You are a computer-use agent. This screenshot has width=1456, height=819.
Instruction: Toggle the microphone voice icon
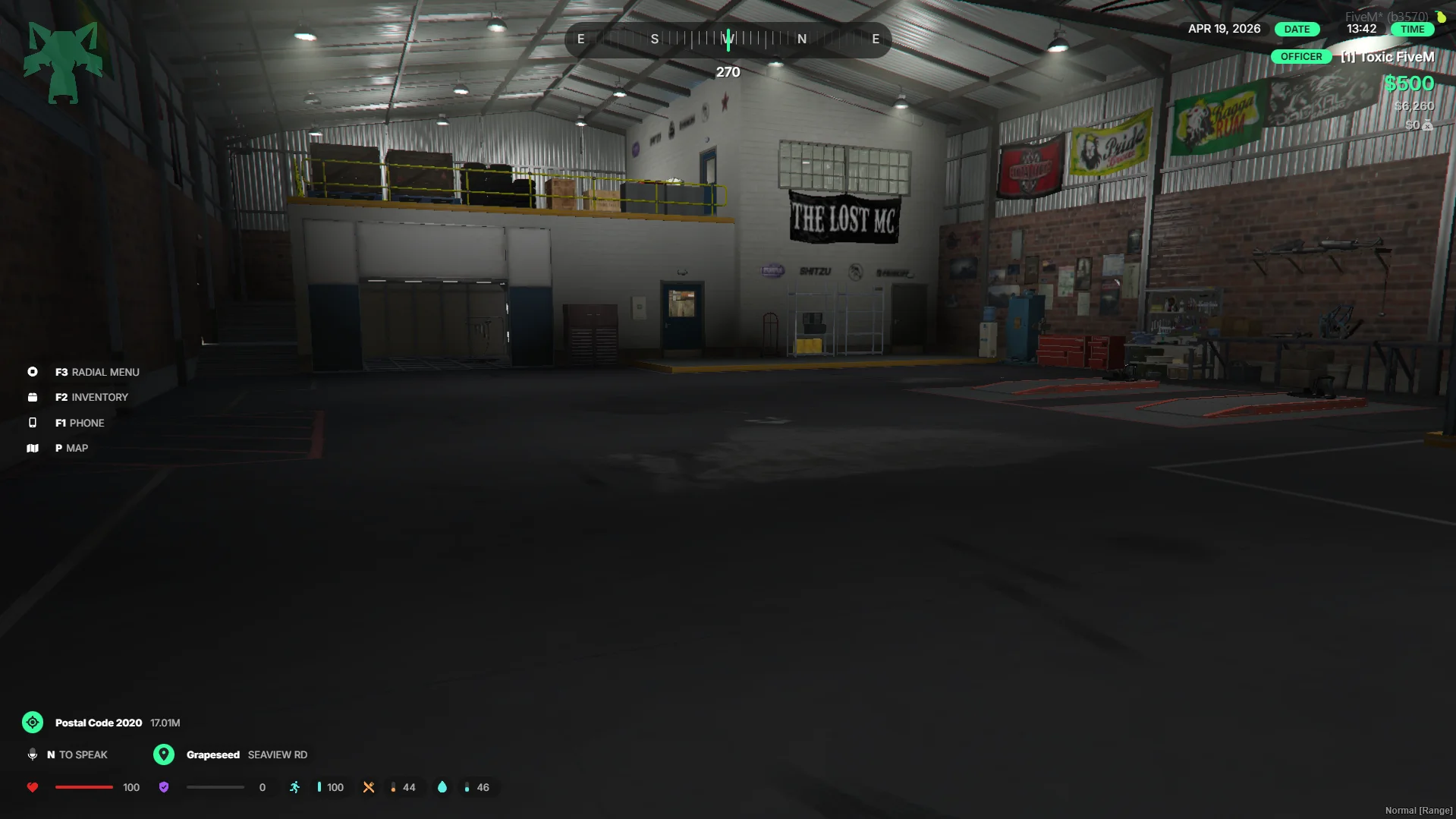click(33, 754)
